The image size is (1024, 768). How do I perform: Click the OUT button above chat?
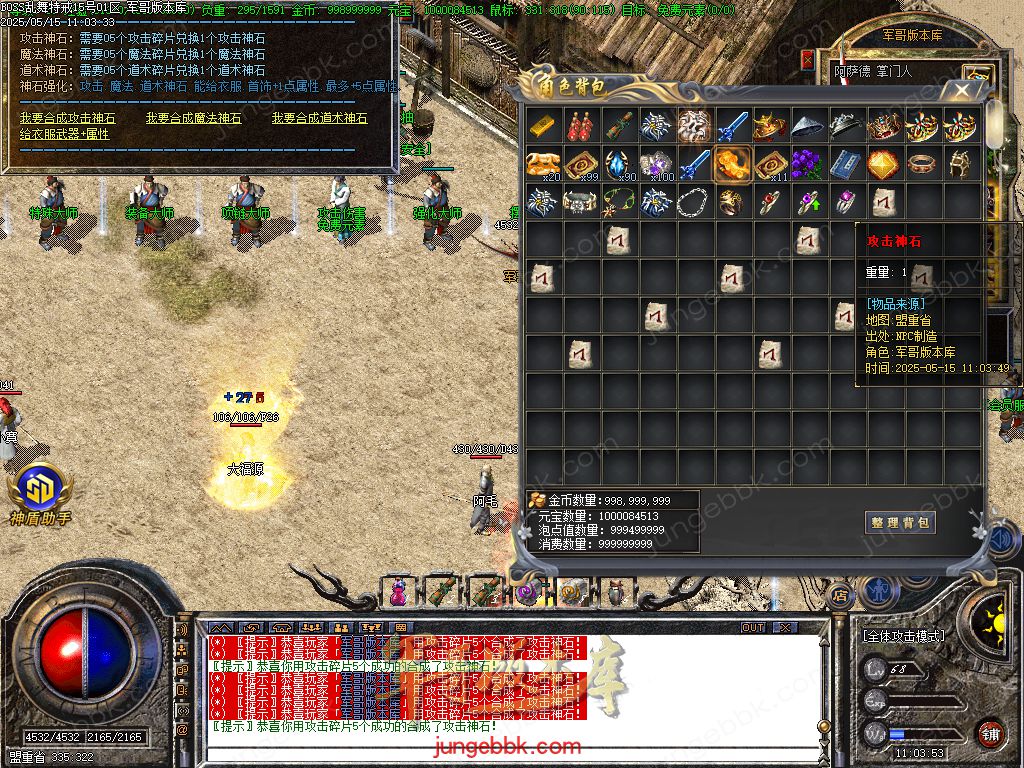[753, 628]
